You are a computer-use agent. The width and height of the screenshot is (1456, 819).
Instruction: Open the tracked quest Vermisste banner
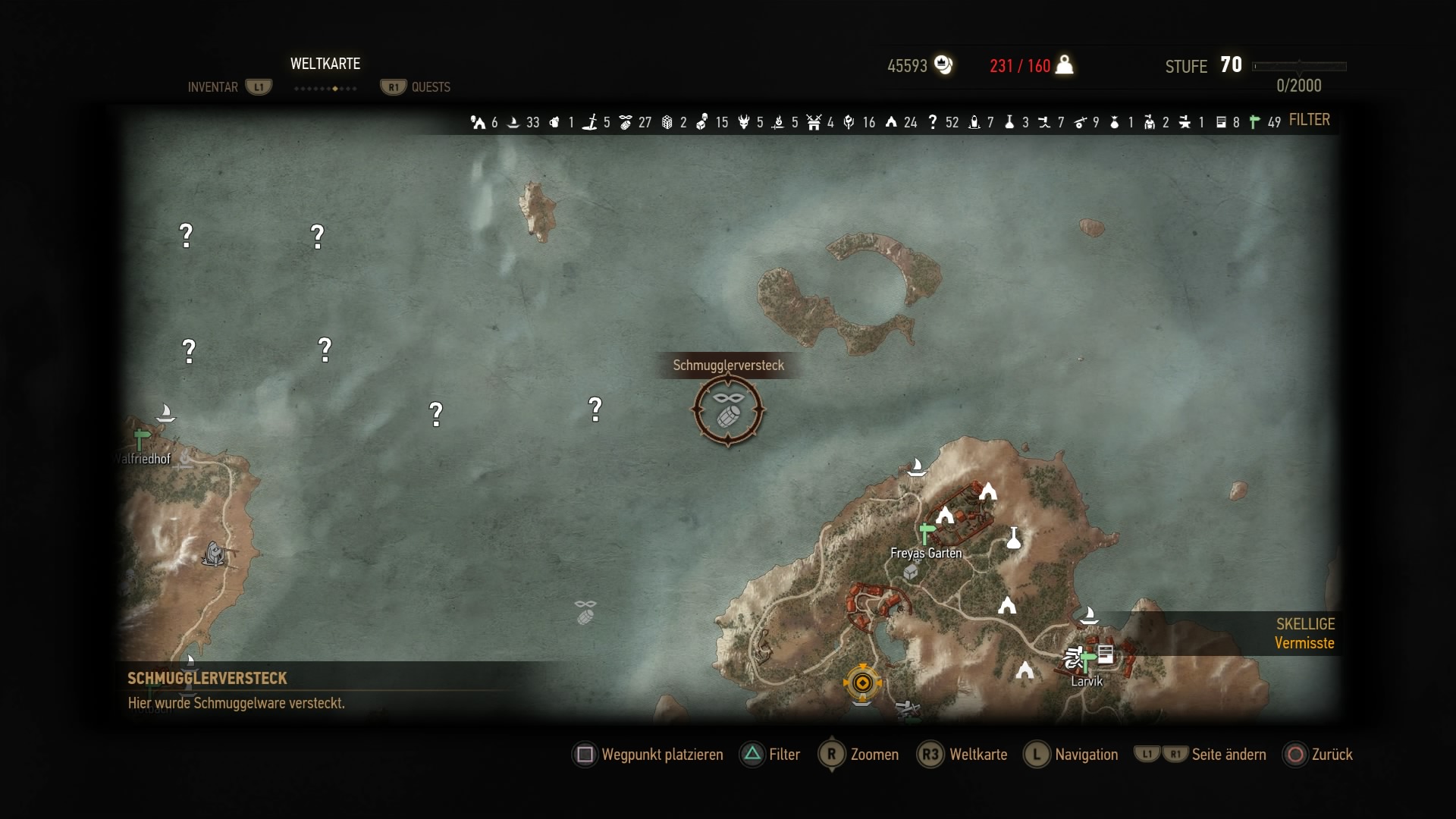pos(1304,634)
